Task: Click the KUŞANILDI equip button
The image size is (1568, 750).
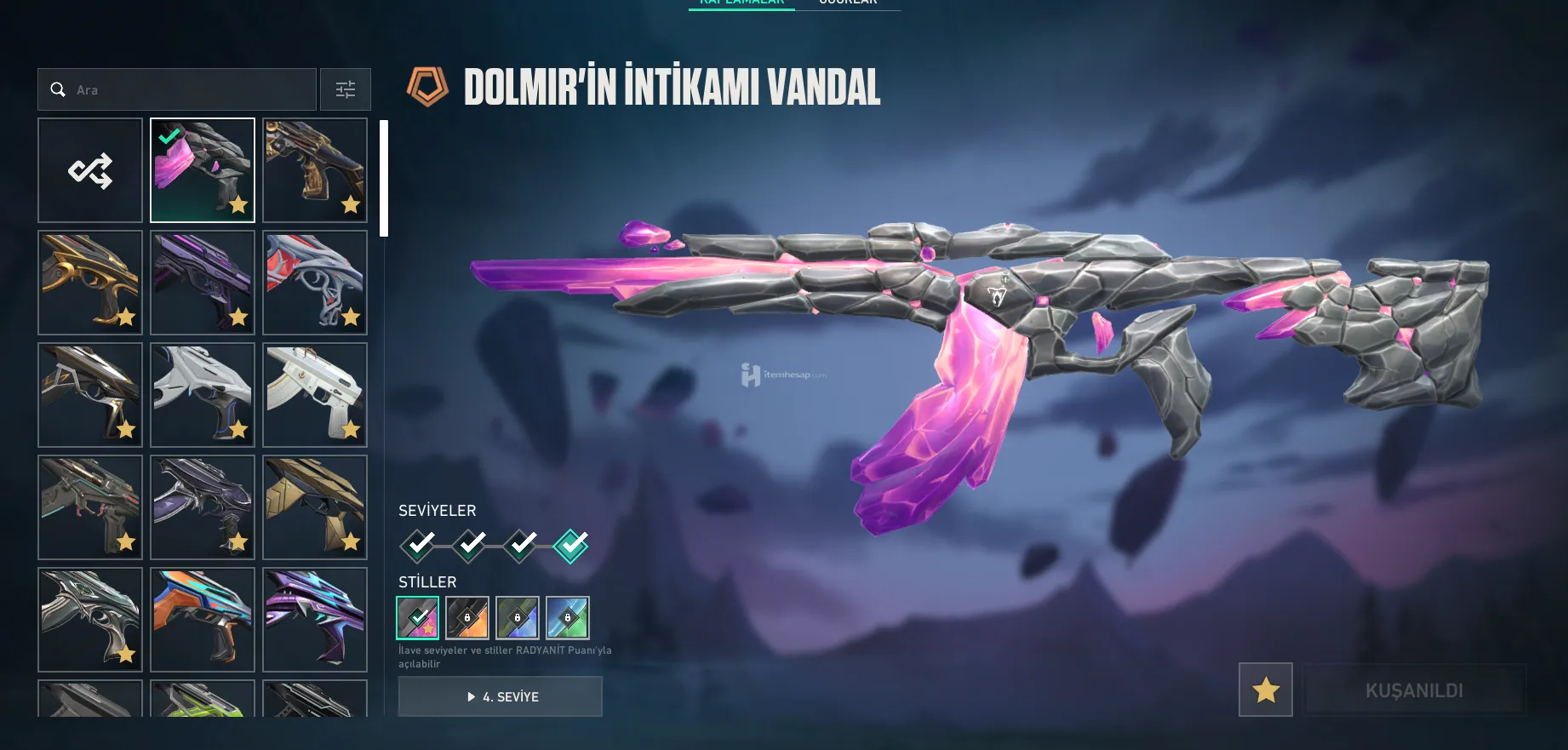Action: 1414,690
